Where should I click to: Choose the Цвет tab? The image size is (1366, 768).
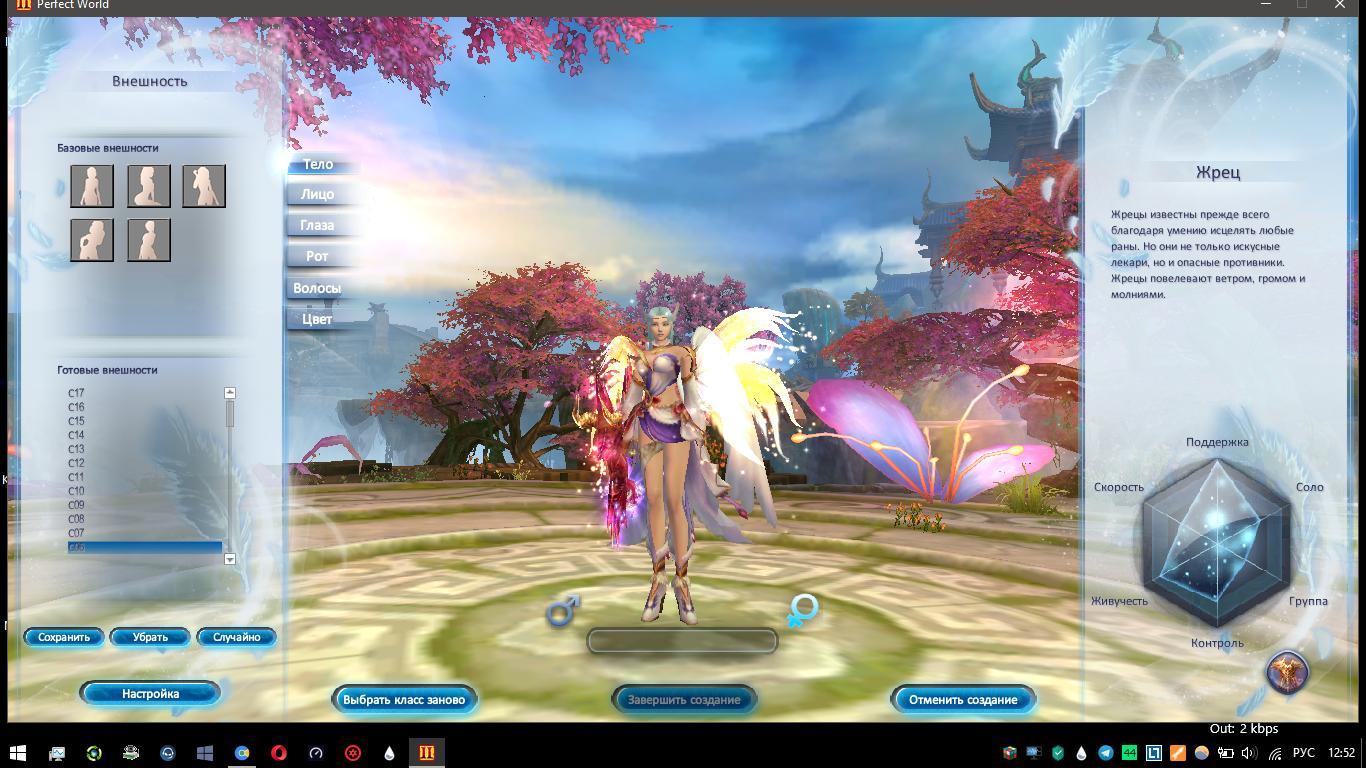click(317, 319)
